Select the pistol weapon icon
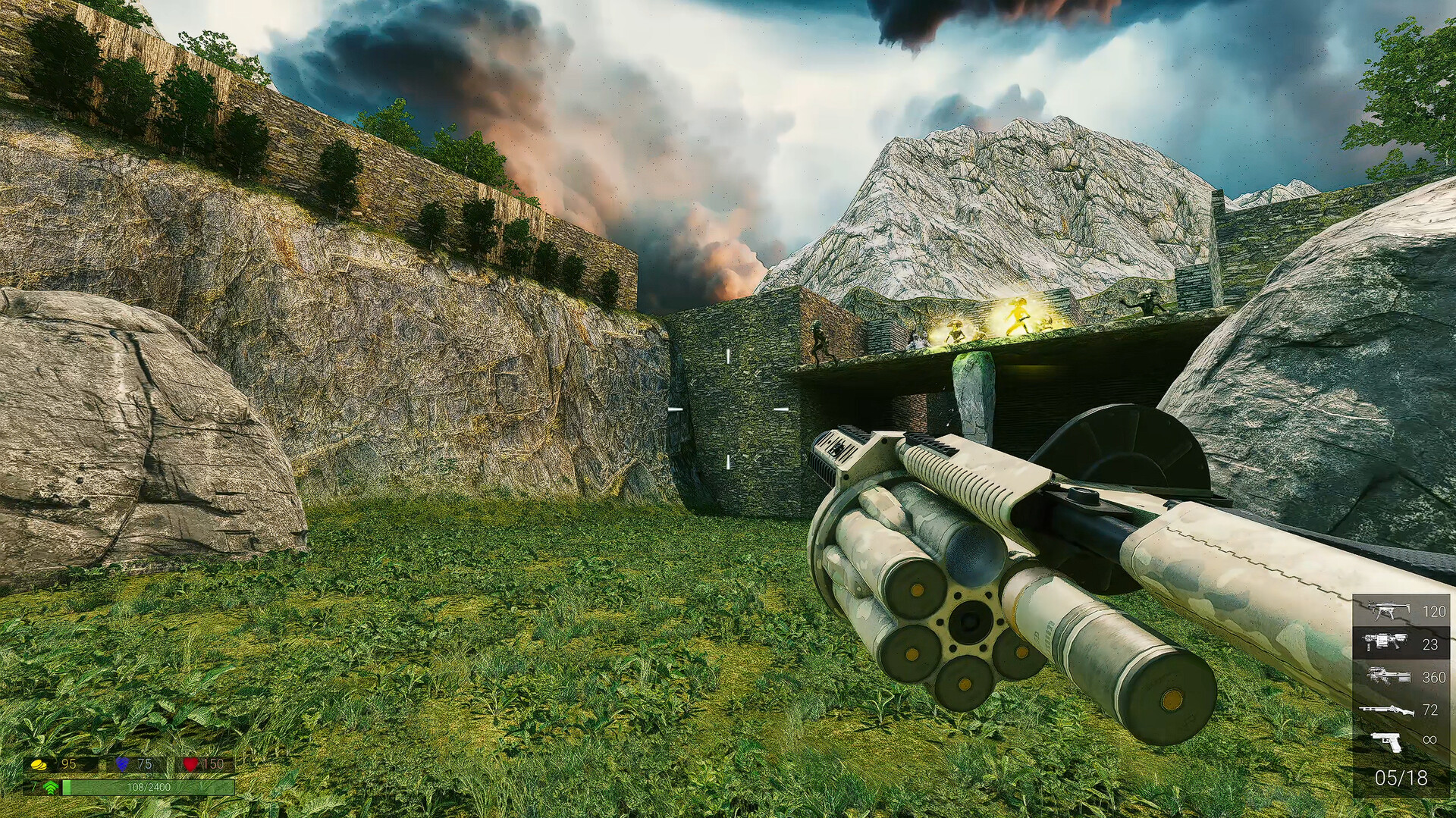The width and height of the screenshot is (1456, 818). point(1385,741)
